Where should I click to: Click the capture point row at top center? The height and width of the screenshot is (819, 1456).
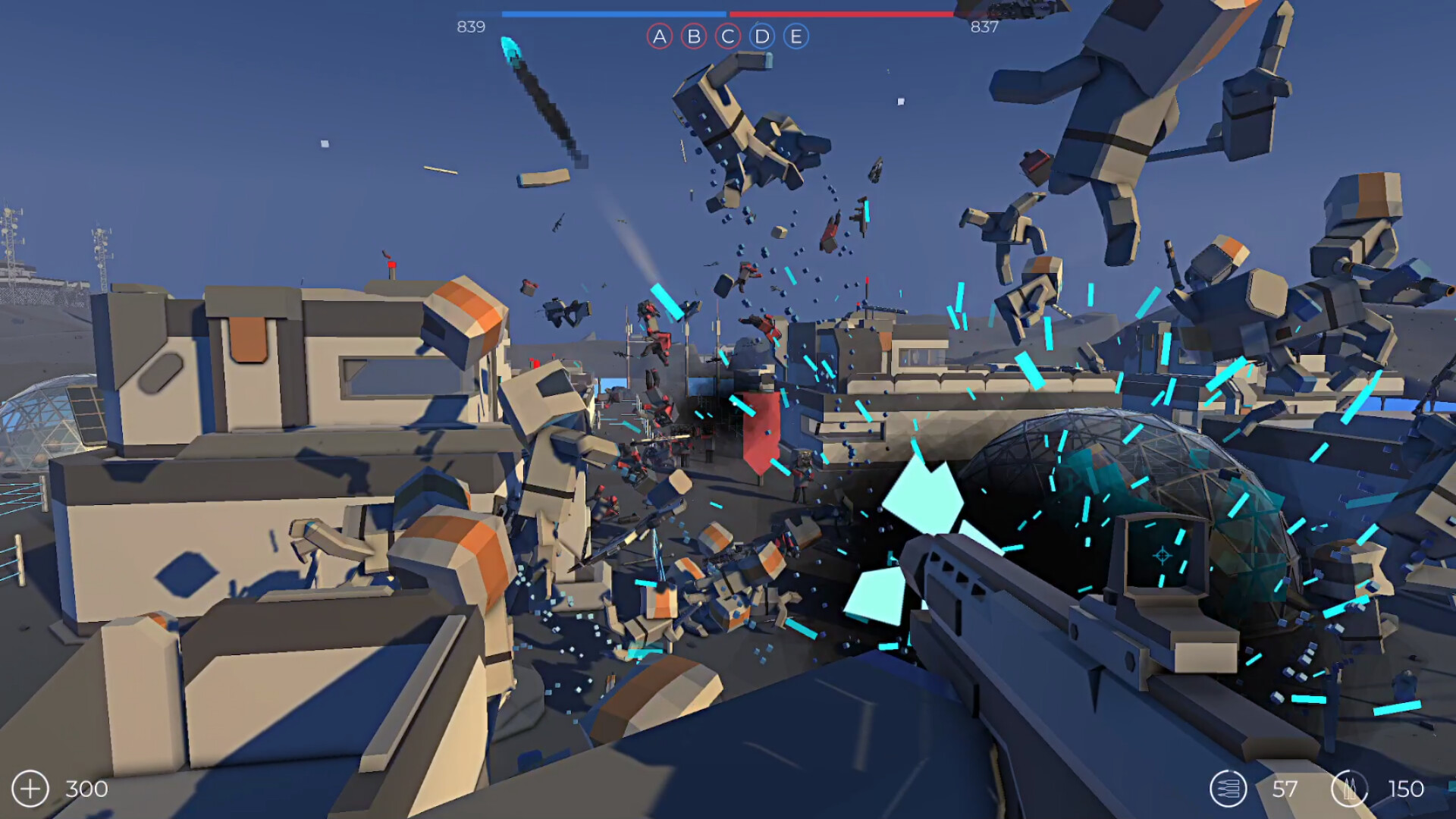pos(726,35)
